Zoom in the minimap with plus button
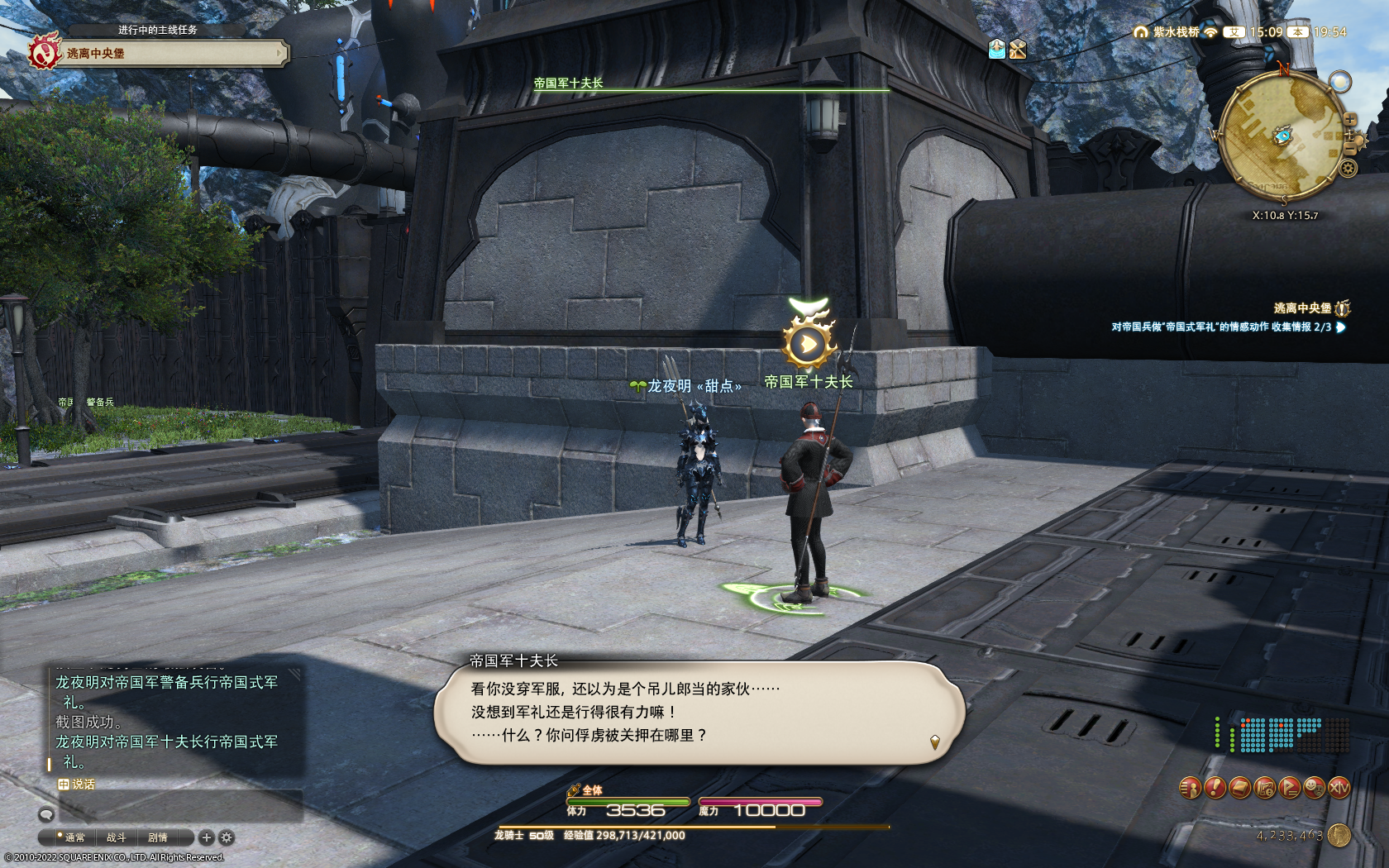Viewport: 1389px width, 868px height. (1349, 119)
